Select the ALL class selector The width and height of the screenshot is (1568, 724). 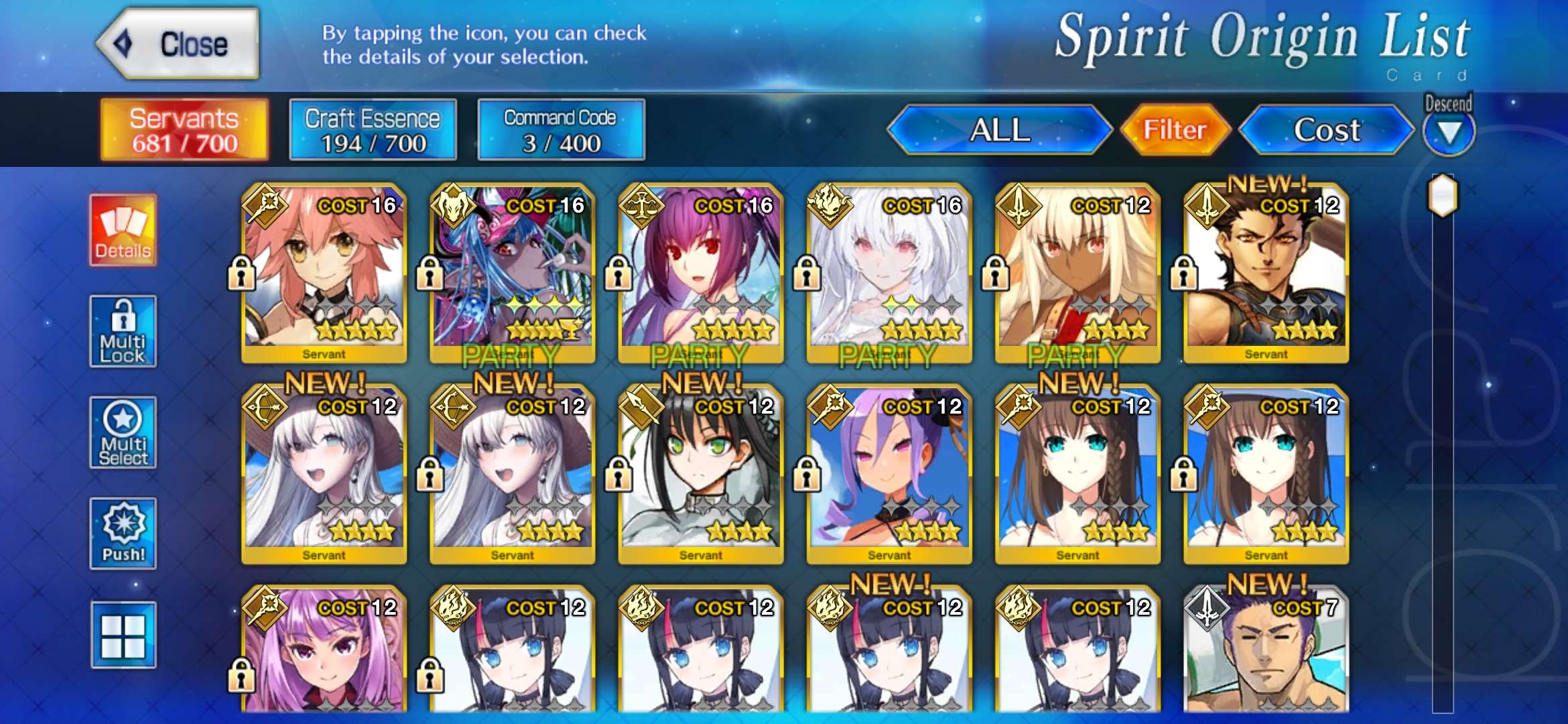[1000, 129]
